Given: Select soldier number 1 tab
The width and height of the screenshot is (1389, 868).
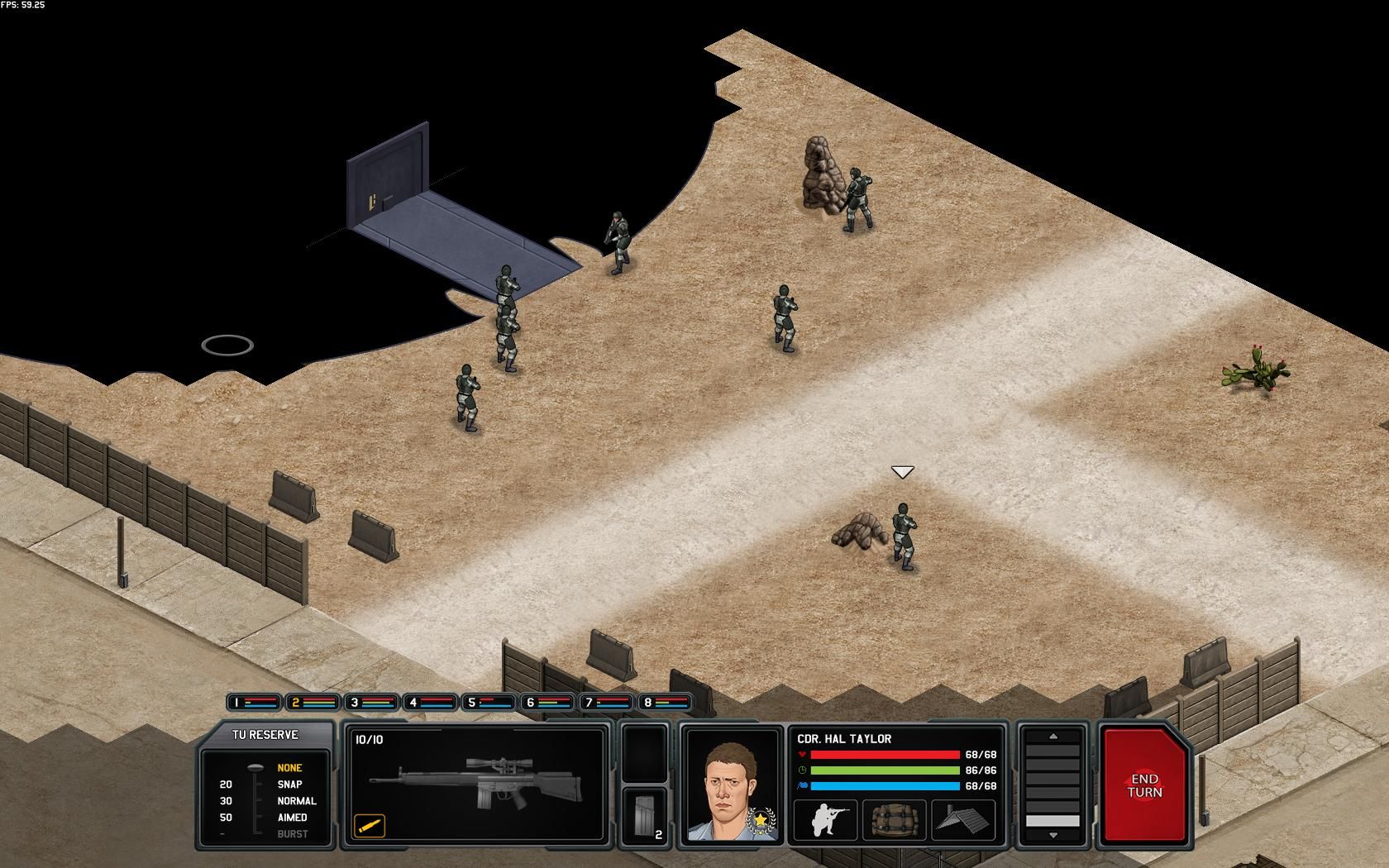Looking at the screenshot, I should [x=255, y=703].
